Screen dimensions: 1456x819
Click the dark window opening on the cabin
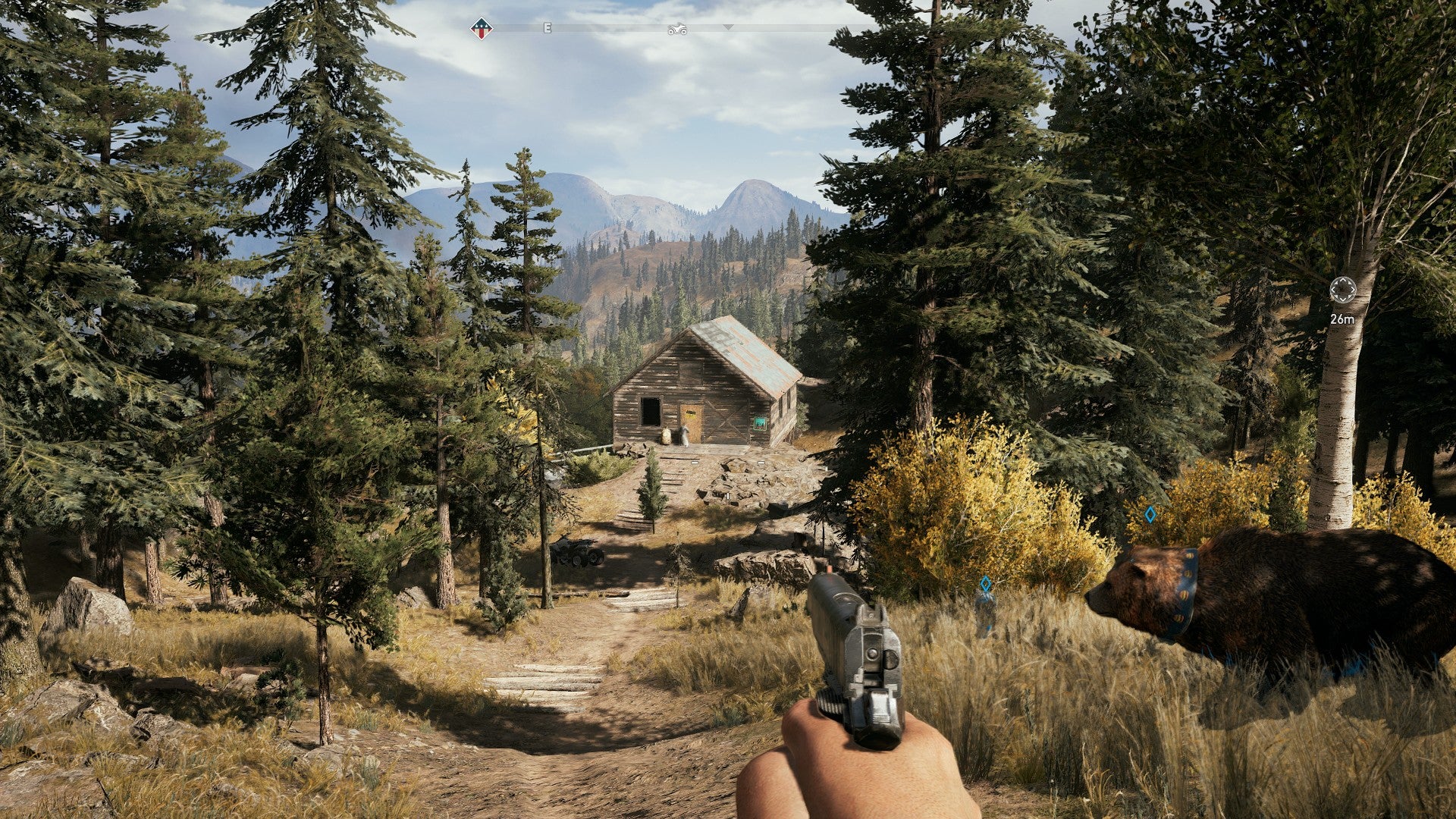(x=651, y=412)
